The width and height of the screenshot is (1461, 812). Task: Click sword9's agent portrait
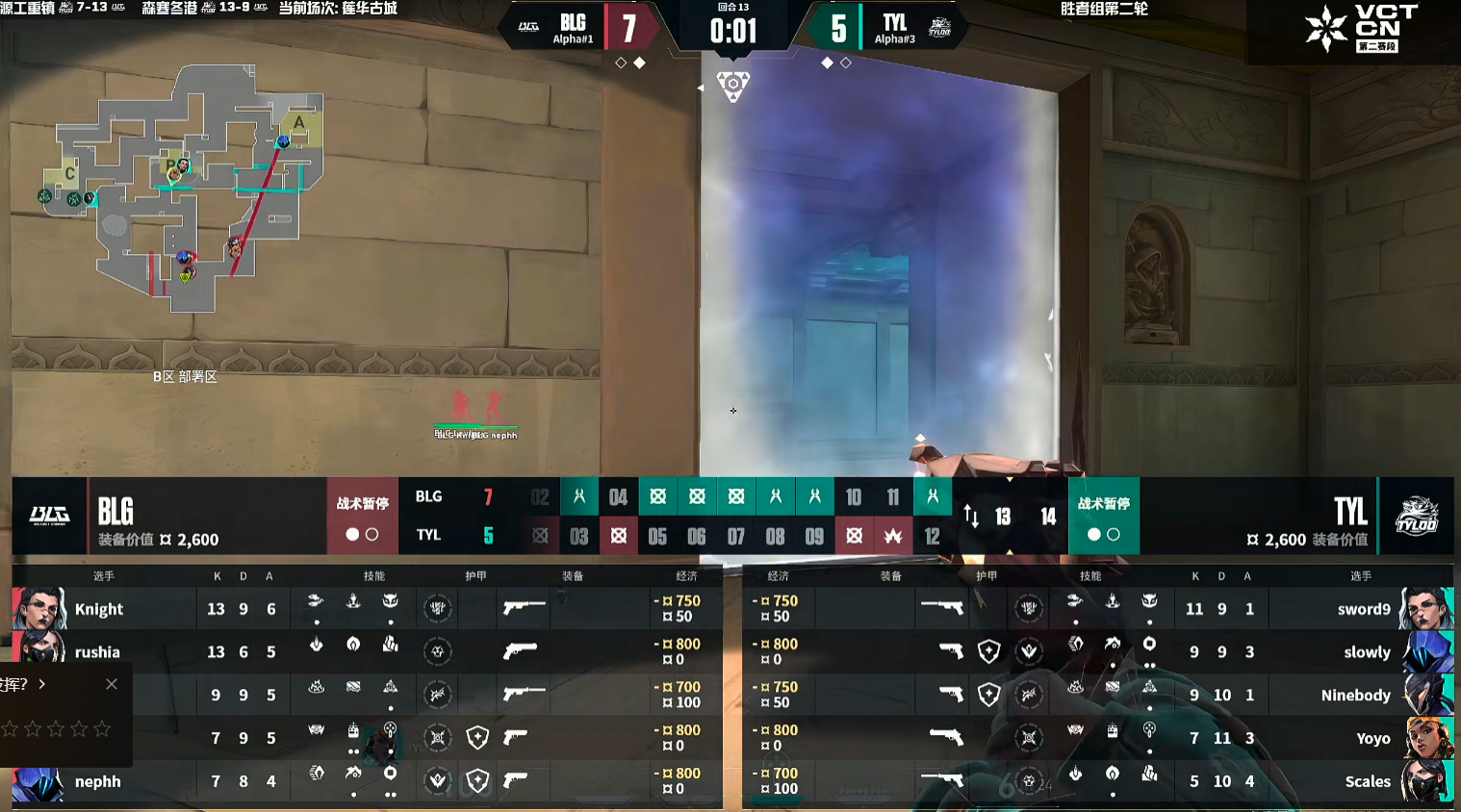[1426, 608]
